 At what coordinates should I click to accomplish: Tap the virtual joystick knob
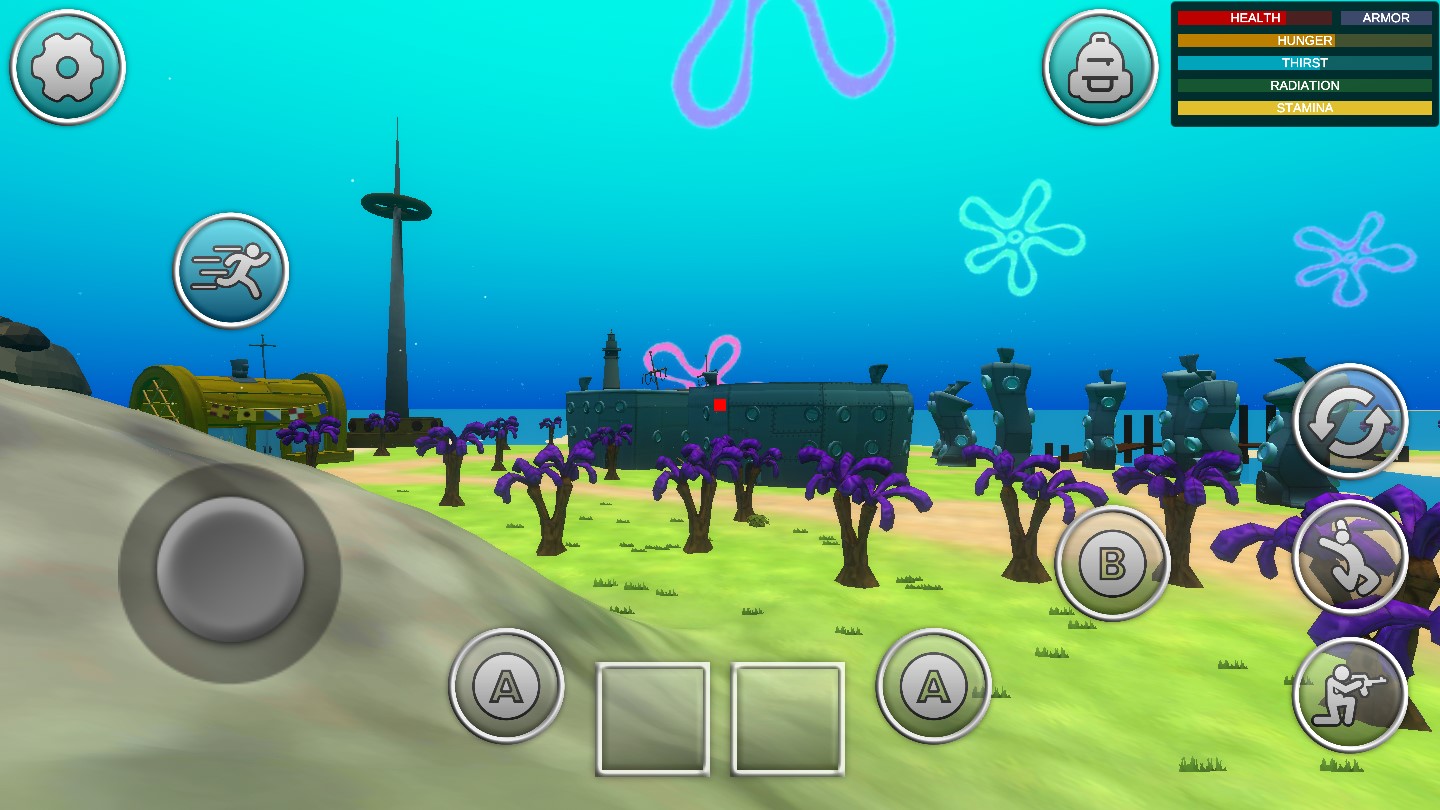(x=228, y=570)
